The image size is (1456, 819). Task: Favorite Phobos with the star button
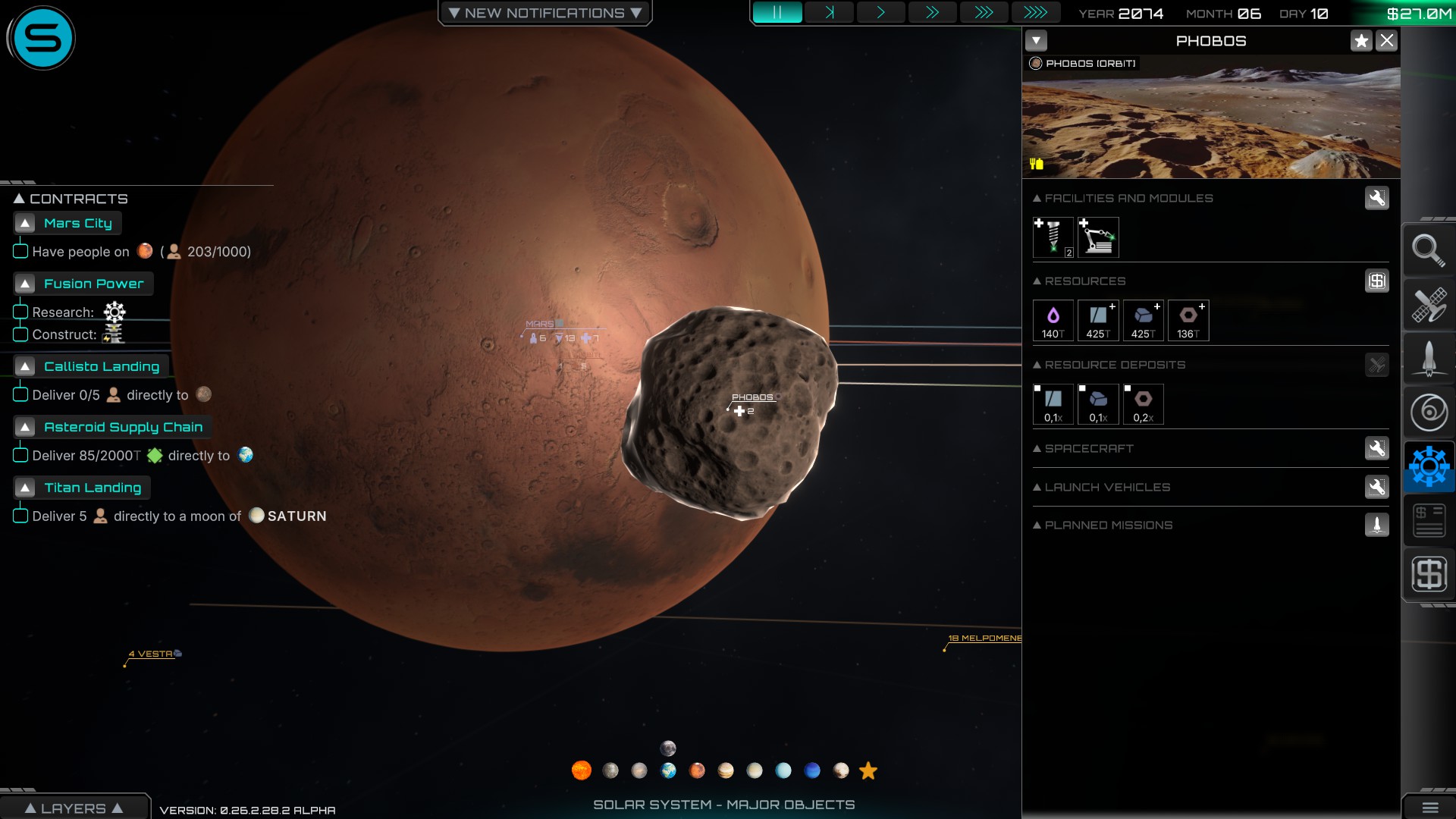1361,41
